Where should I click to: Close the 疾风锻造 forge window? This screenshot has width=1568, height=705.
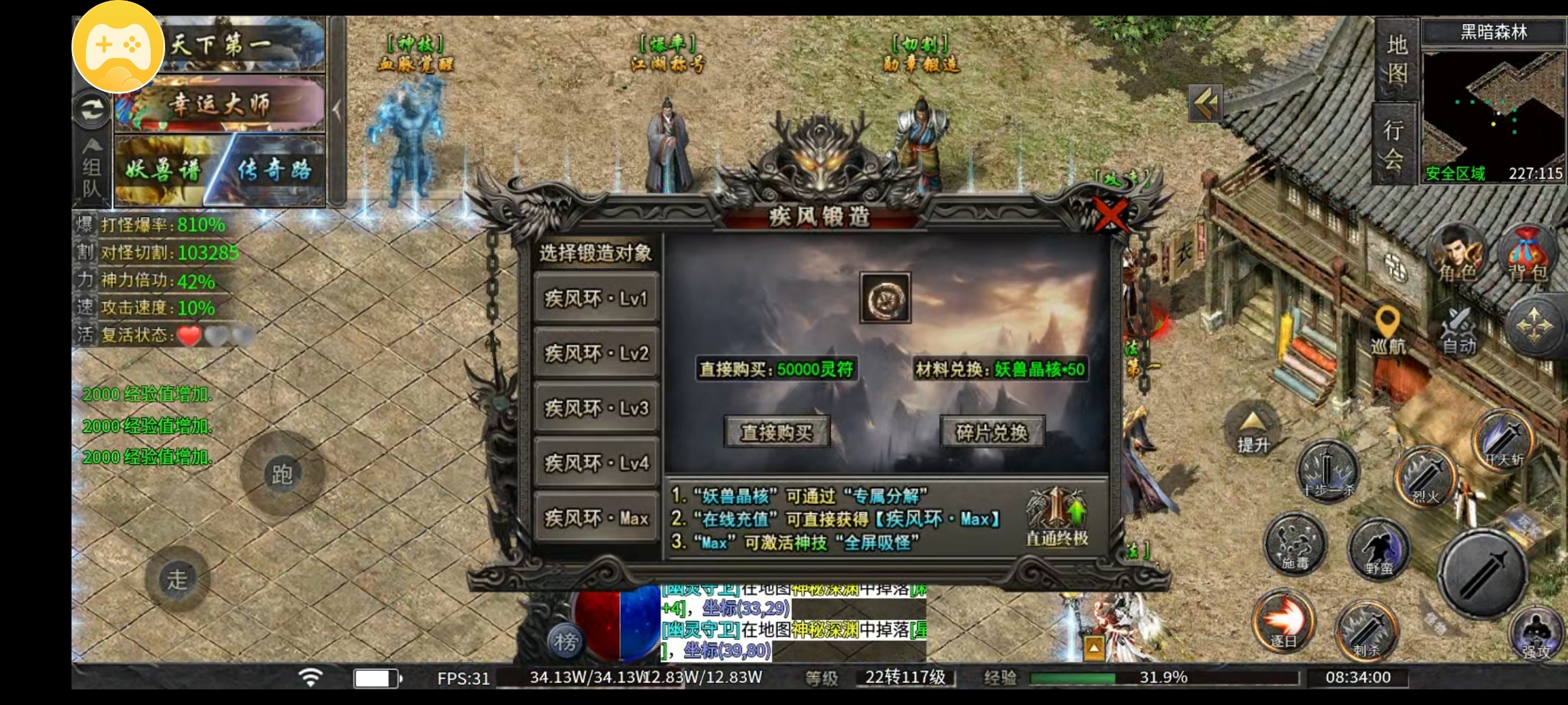point(1110,214)
